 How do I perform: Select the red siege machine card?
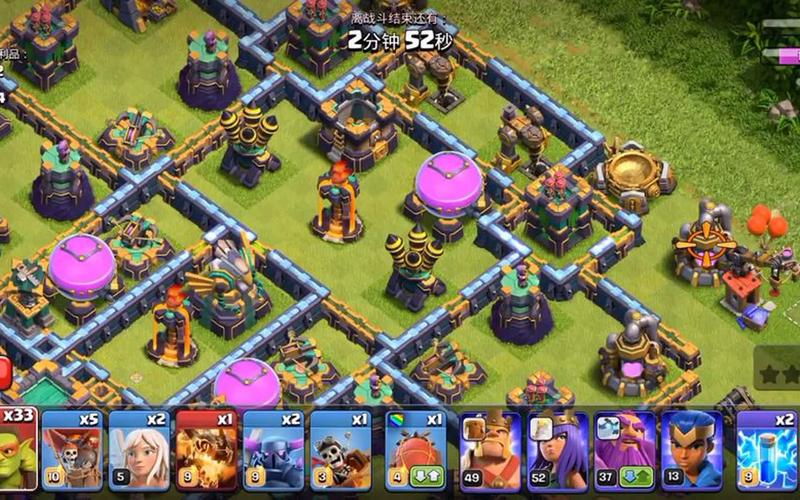[416, 450]
